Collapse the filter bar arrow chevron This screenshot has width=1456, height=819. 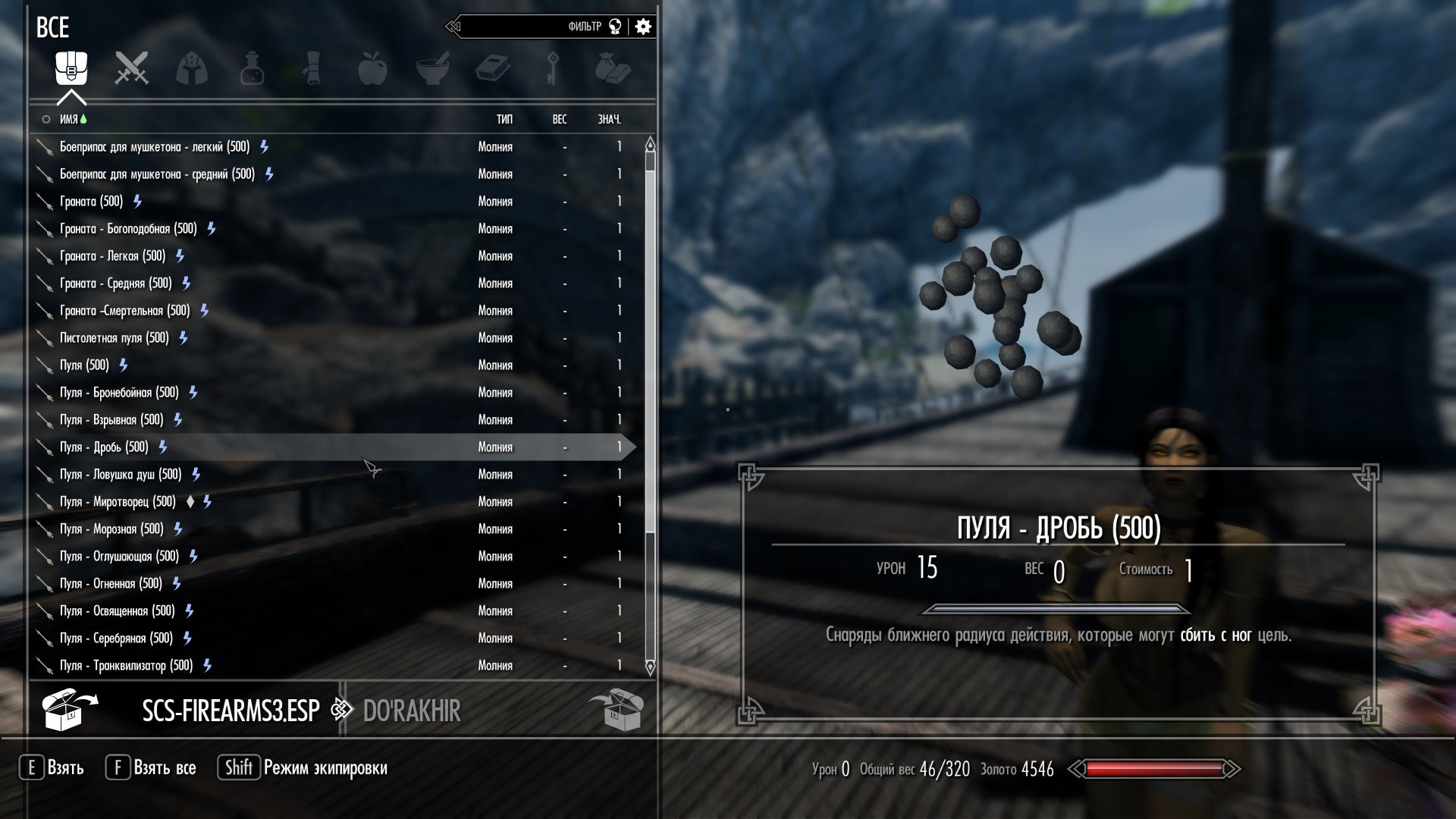pos(453,25)
